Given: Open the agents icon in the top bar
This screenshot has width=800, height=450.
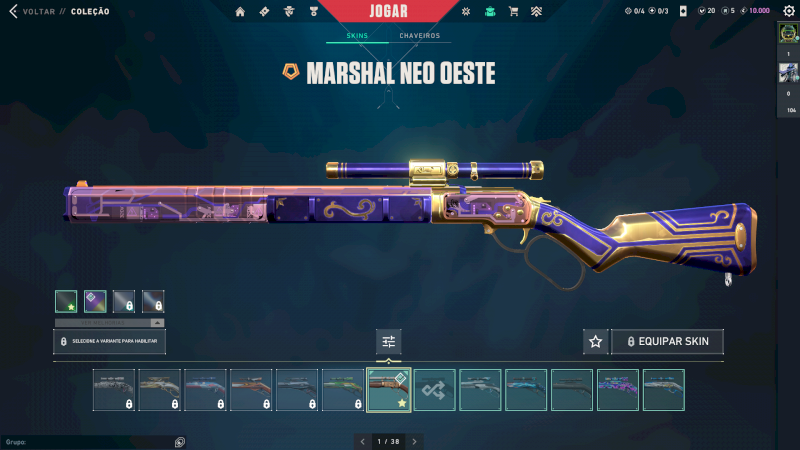Looking at the screenshot, I should coord(288,11).
